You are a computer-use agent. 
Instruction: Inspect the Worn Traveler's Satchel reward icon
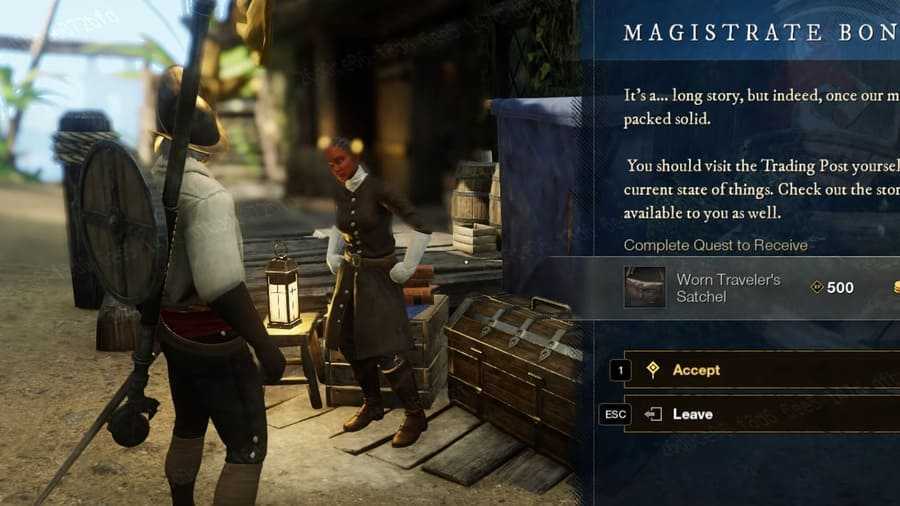pyautogui.click(x=644, y=287)
